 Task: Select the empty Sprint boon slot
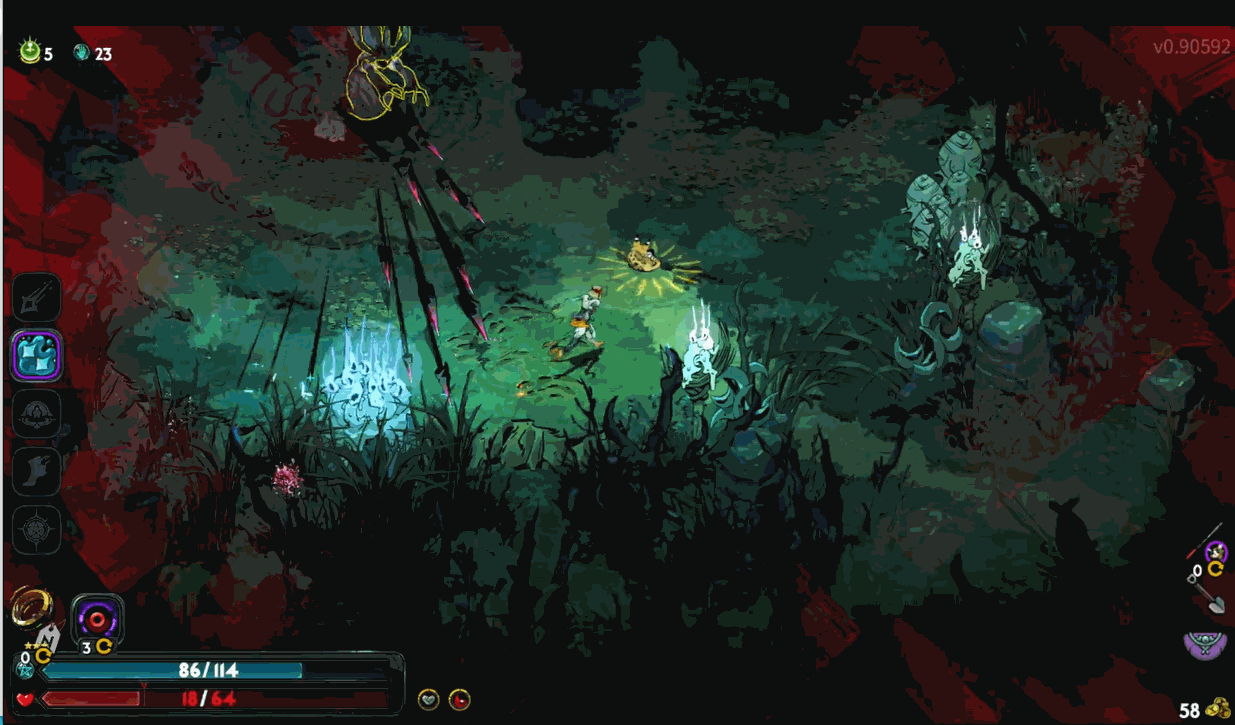tap(37, 471)
